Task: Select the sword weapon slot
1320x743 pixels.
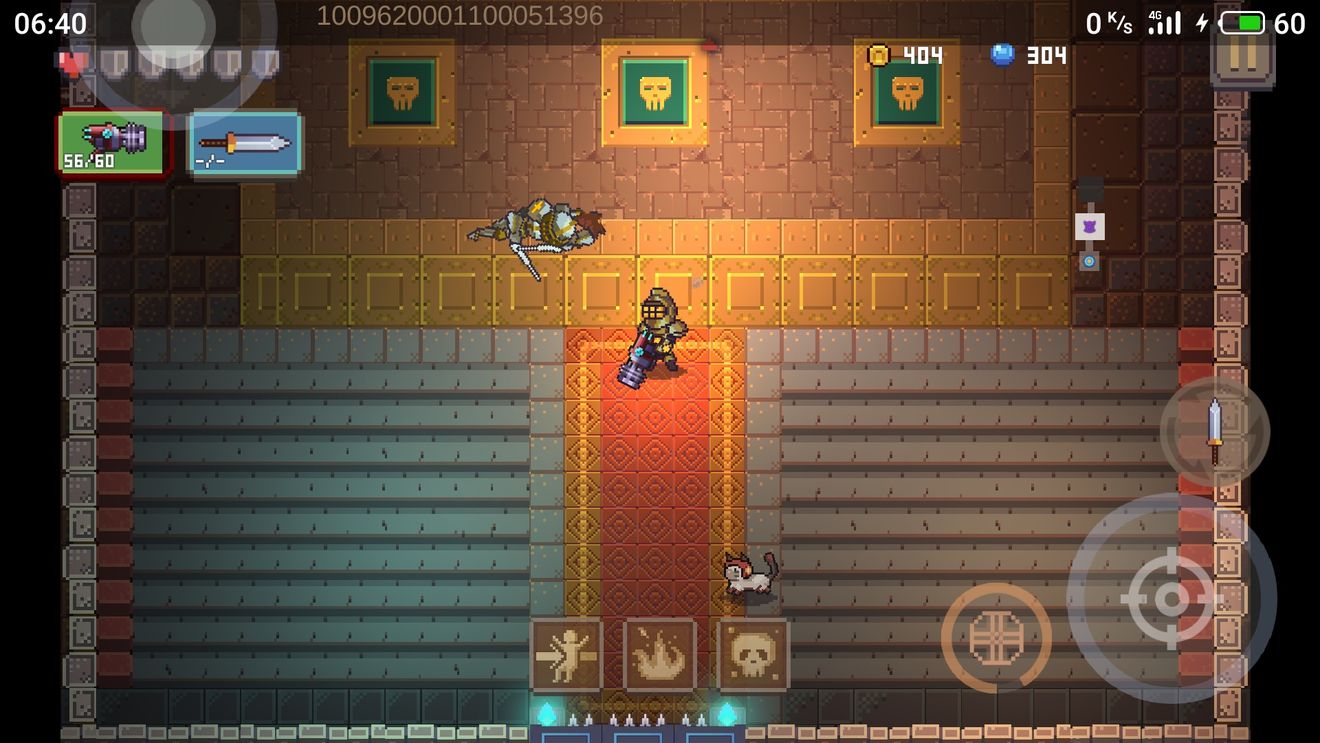Action: [245, 143]
